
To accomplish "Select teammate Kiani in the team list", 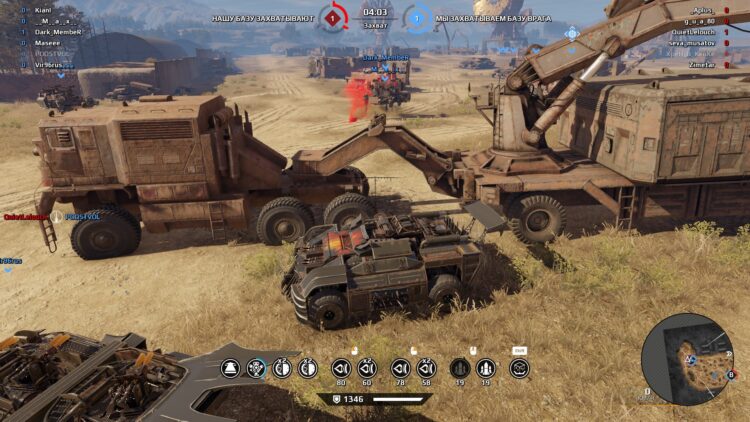I will 43,10.
